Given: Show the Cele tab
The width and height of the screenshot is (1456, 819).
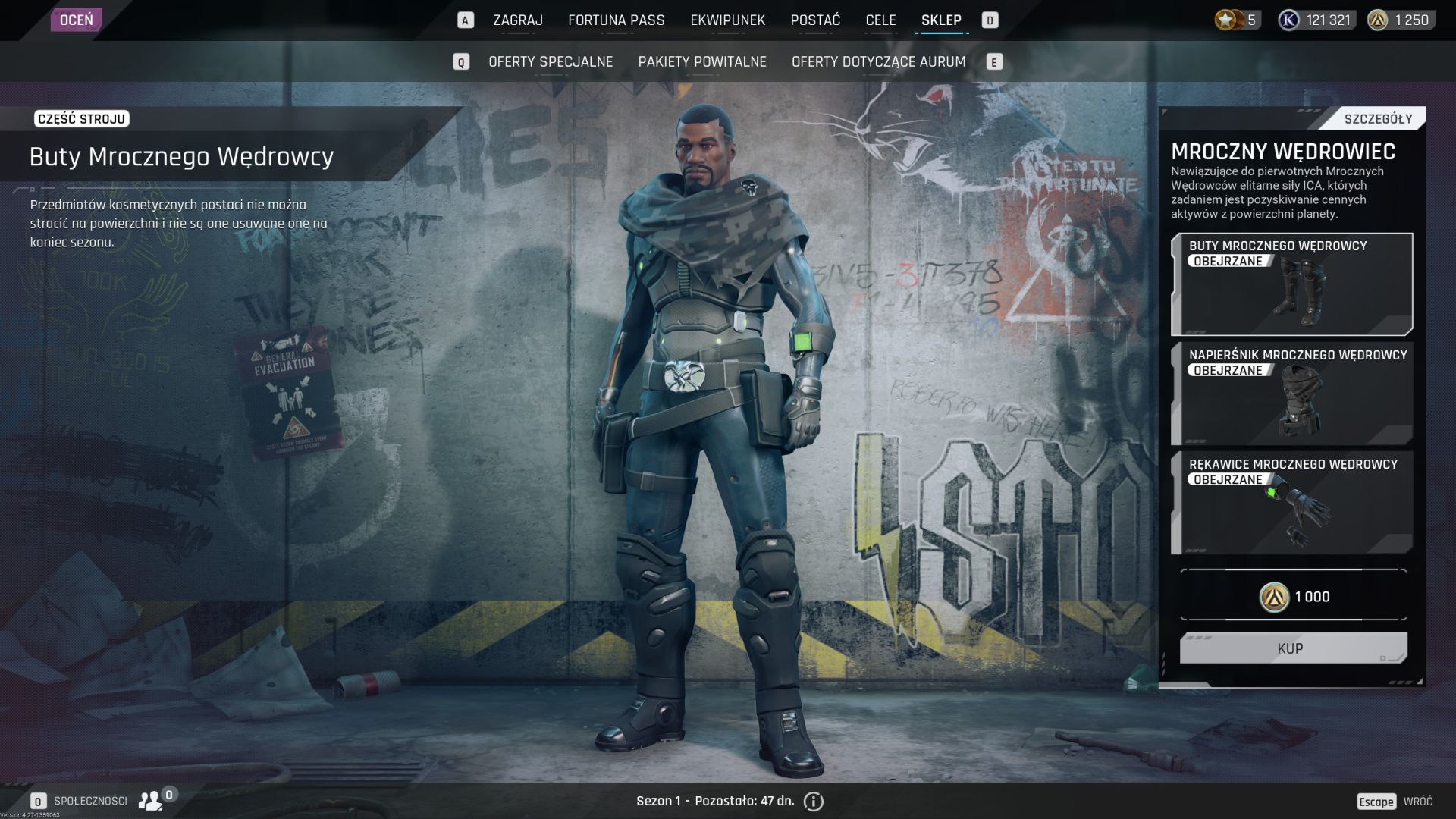Looking at the screenshot, I should pos(880,20).
